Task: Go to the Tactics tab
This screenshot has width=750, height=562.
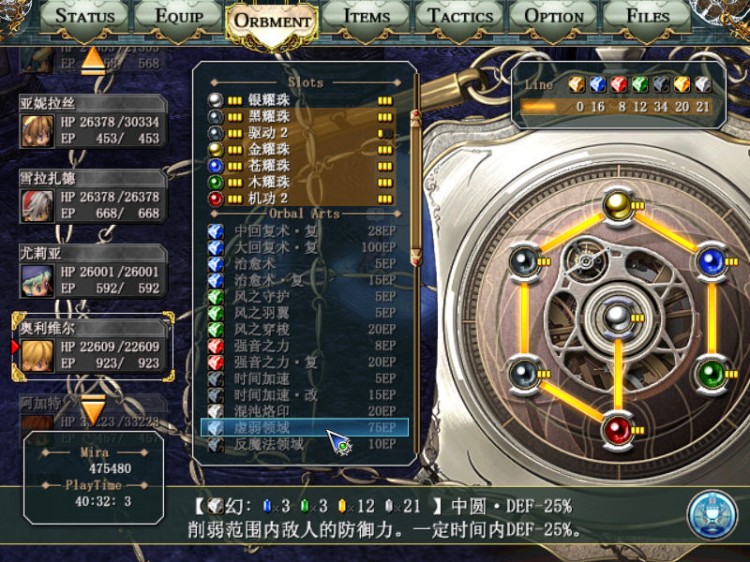Action: (460, 16)
